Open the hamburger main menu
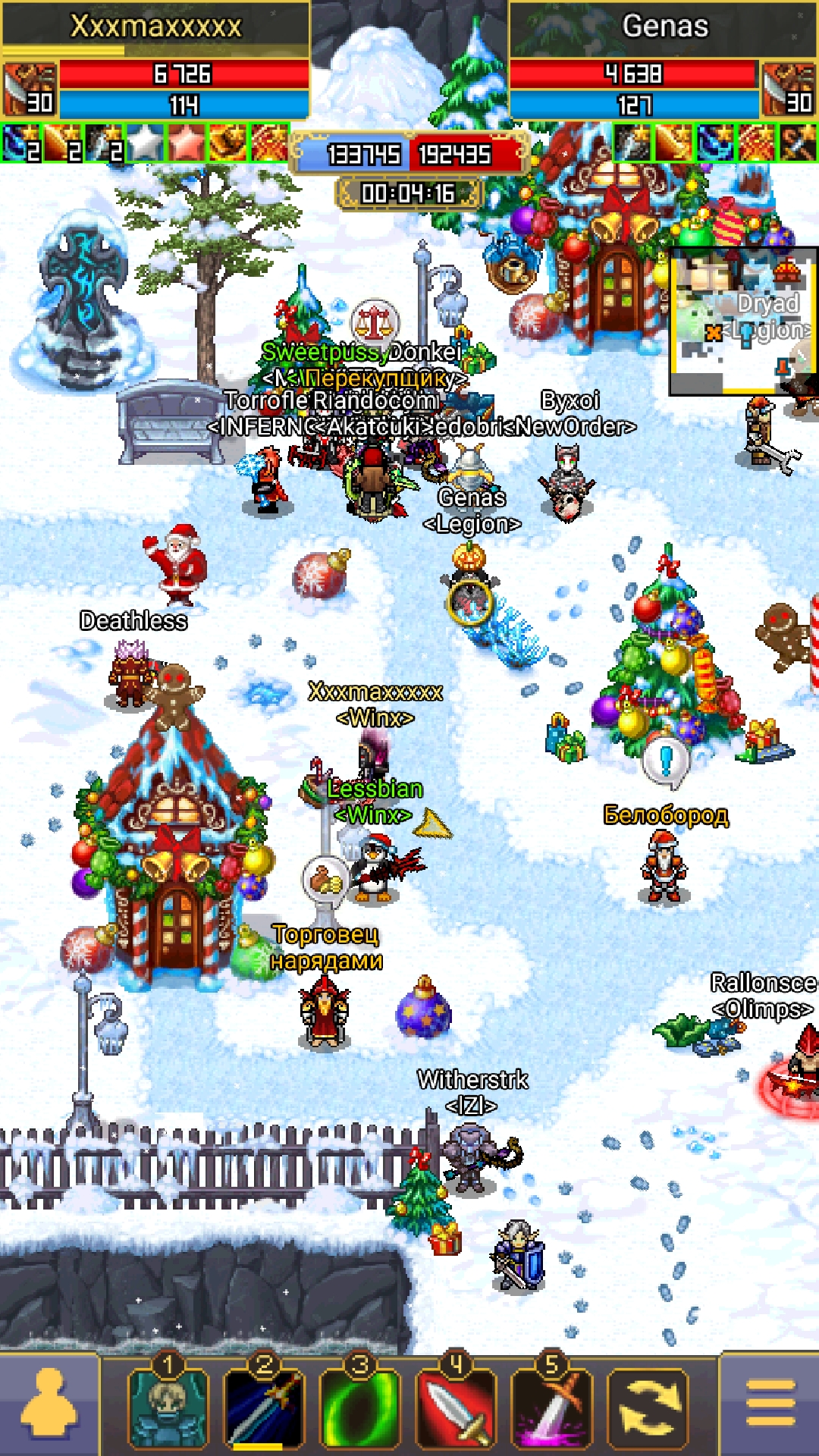 click(x=770, y=1404)
